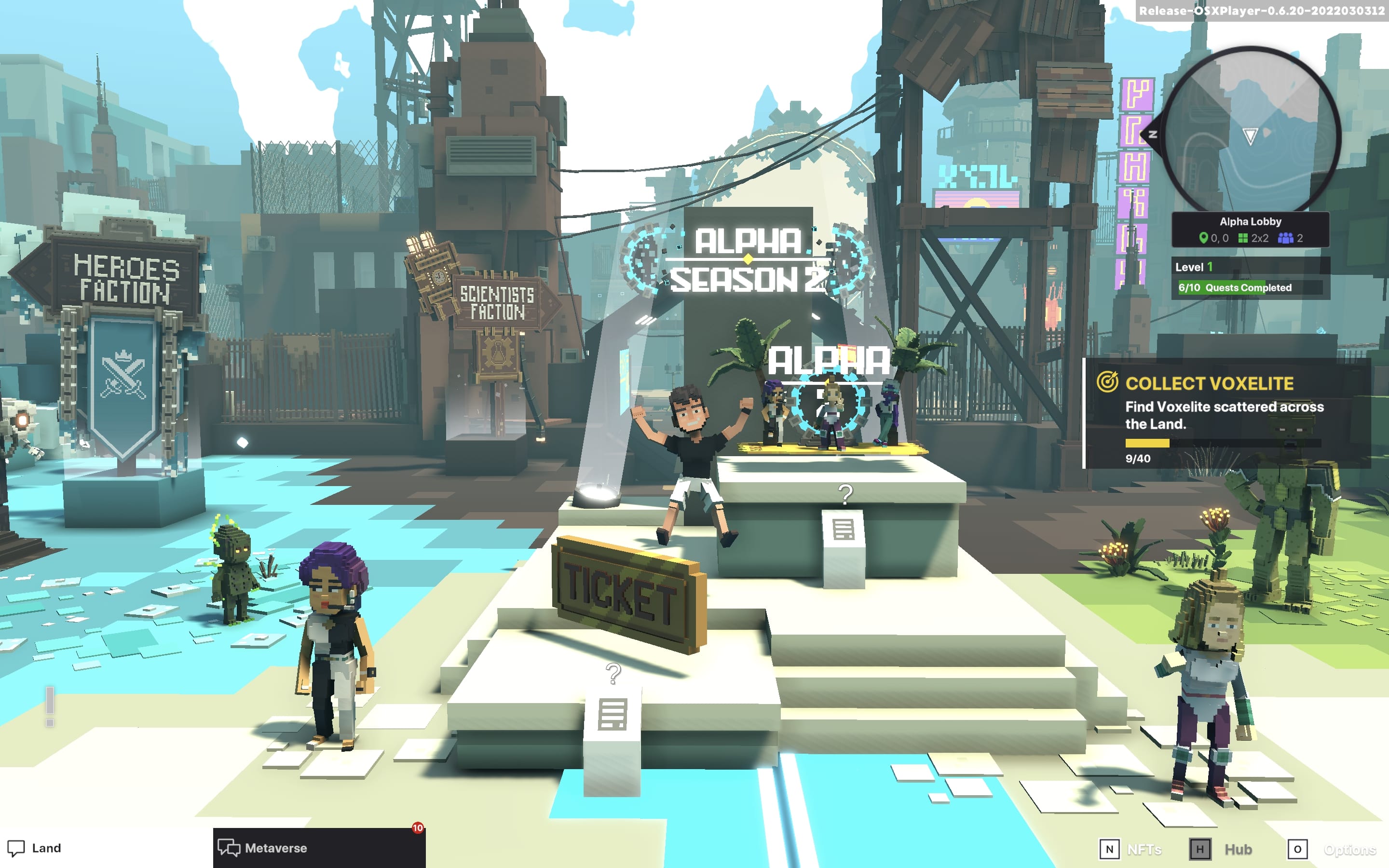Open the Land chat channel

pos(34,848)
